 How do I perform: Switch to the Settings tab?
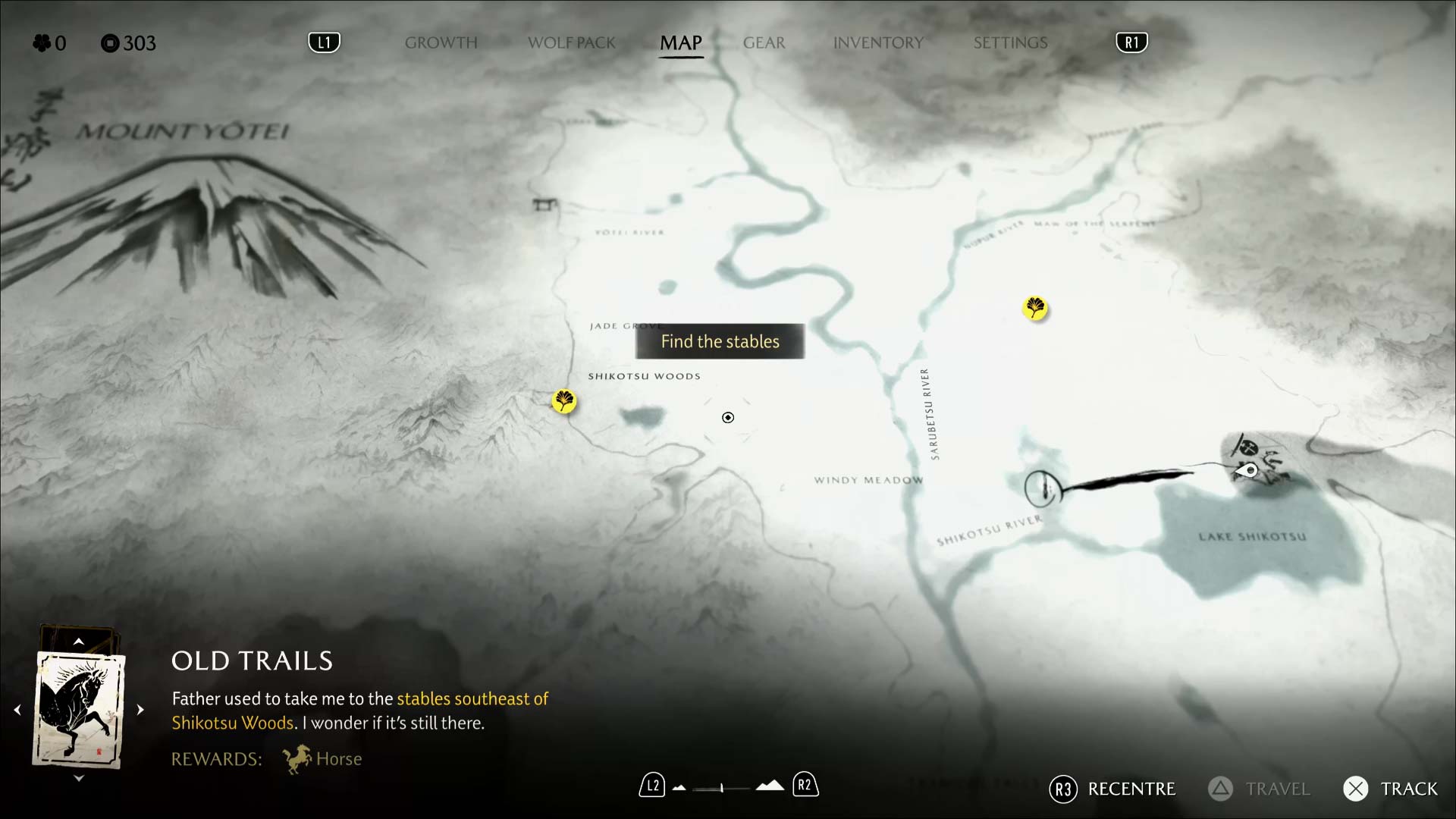1010,43
